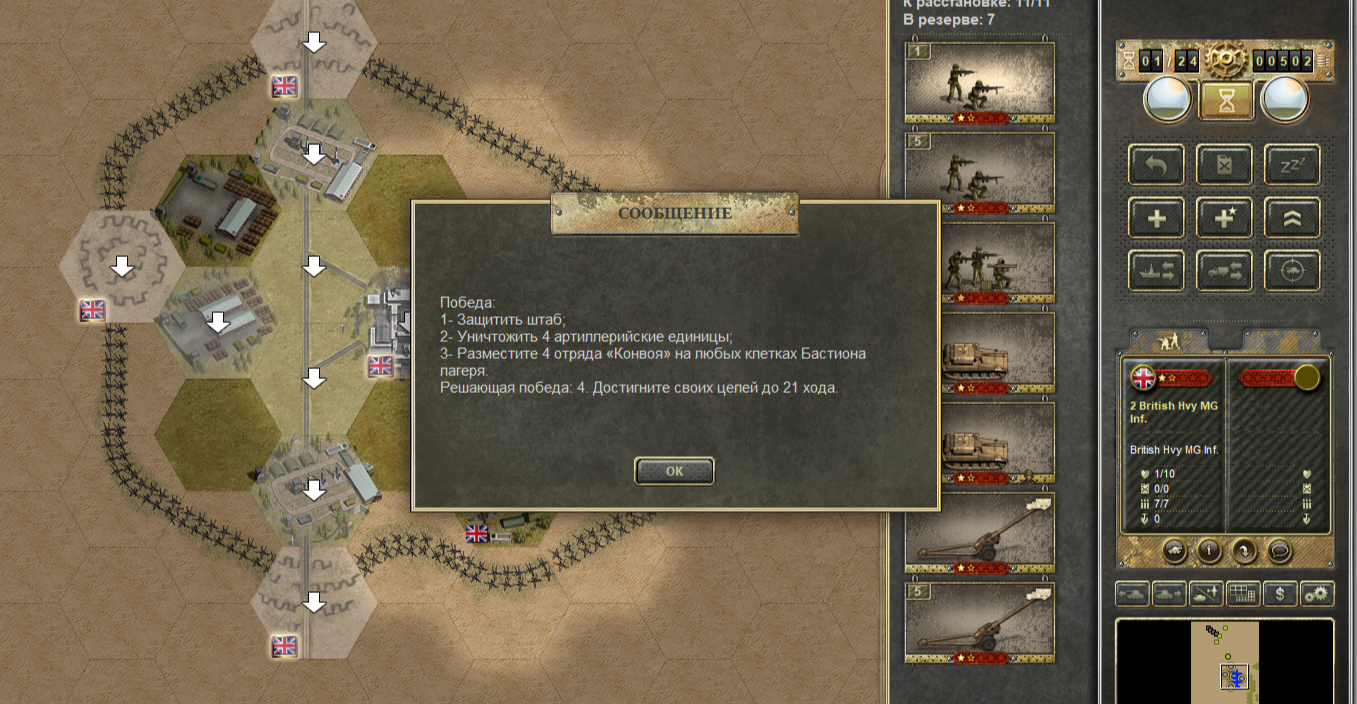Open the info button on unit panel

[x=1208, y=550]
